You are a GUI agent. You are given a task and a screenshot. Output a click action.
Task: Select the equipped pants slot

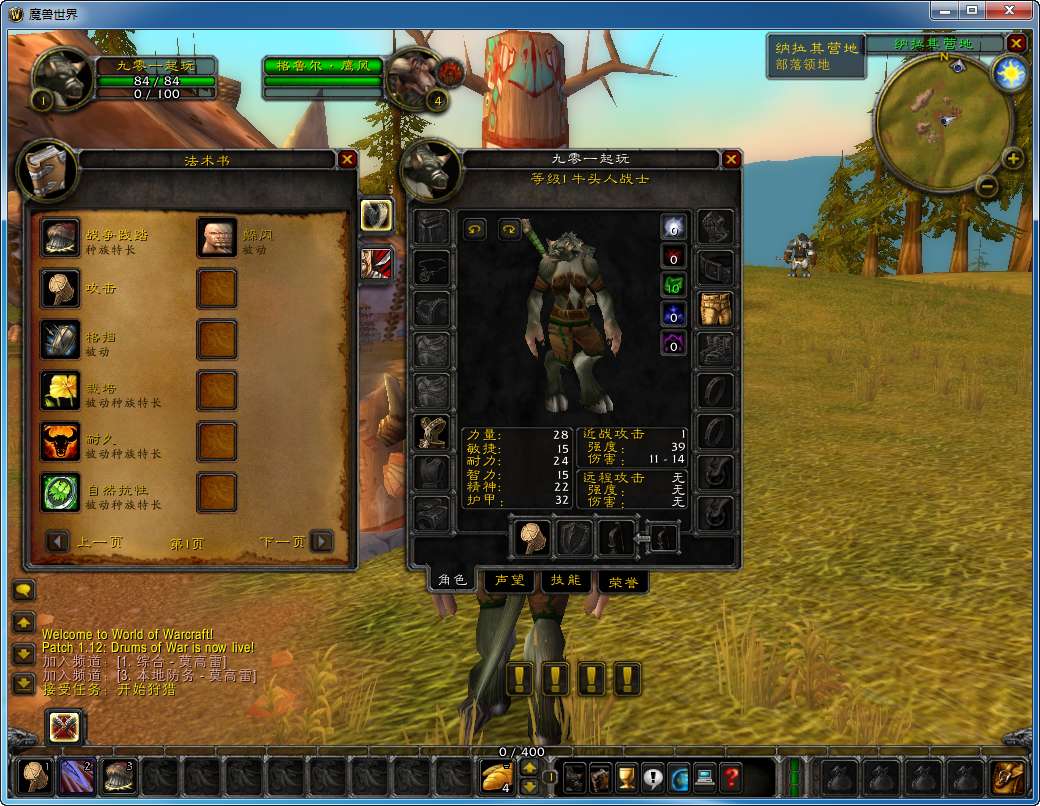click(x=714, y=309)
